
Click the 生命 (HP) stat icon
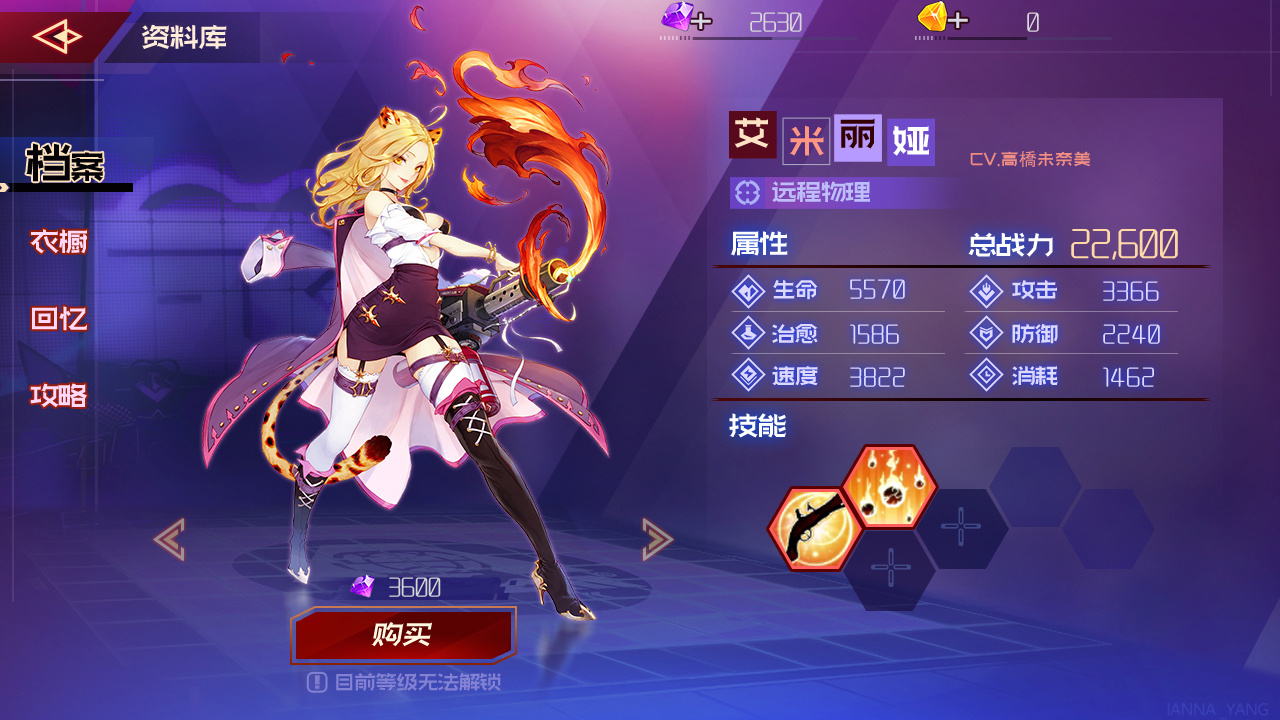[x=749, y=291]
